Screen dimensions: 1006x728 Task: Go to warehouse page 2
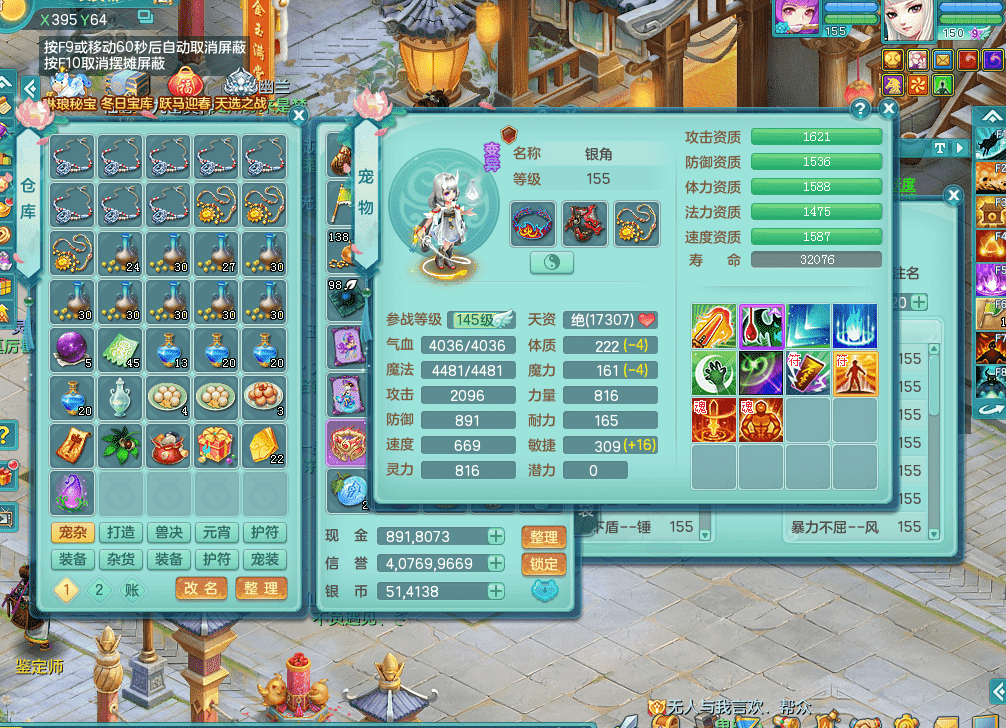(x=99, y=590)
